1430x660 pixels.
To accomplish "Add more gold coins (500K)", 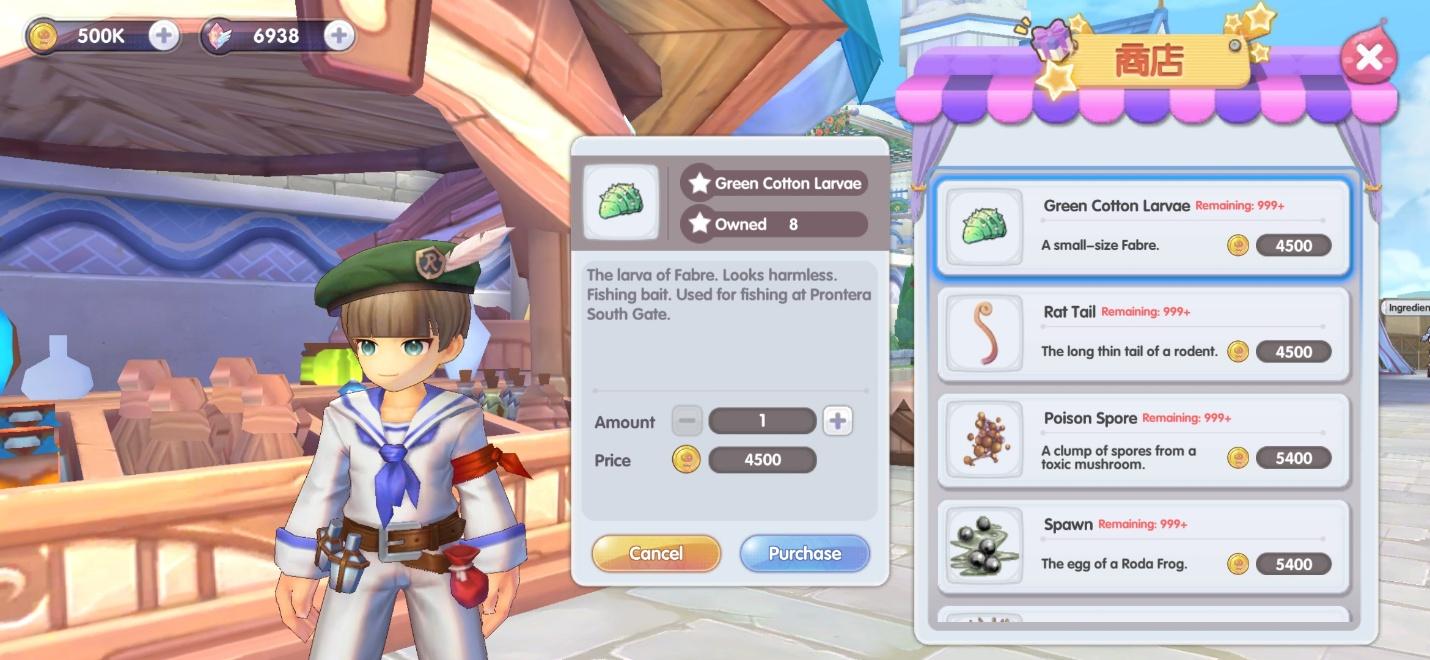I will click(x=164, y=36).
